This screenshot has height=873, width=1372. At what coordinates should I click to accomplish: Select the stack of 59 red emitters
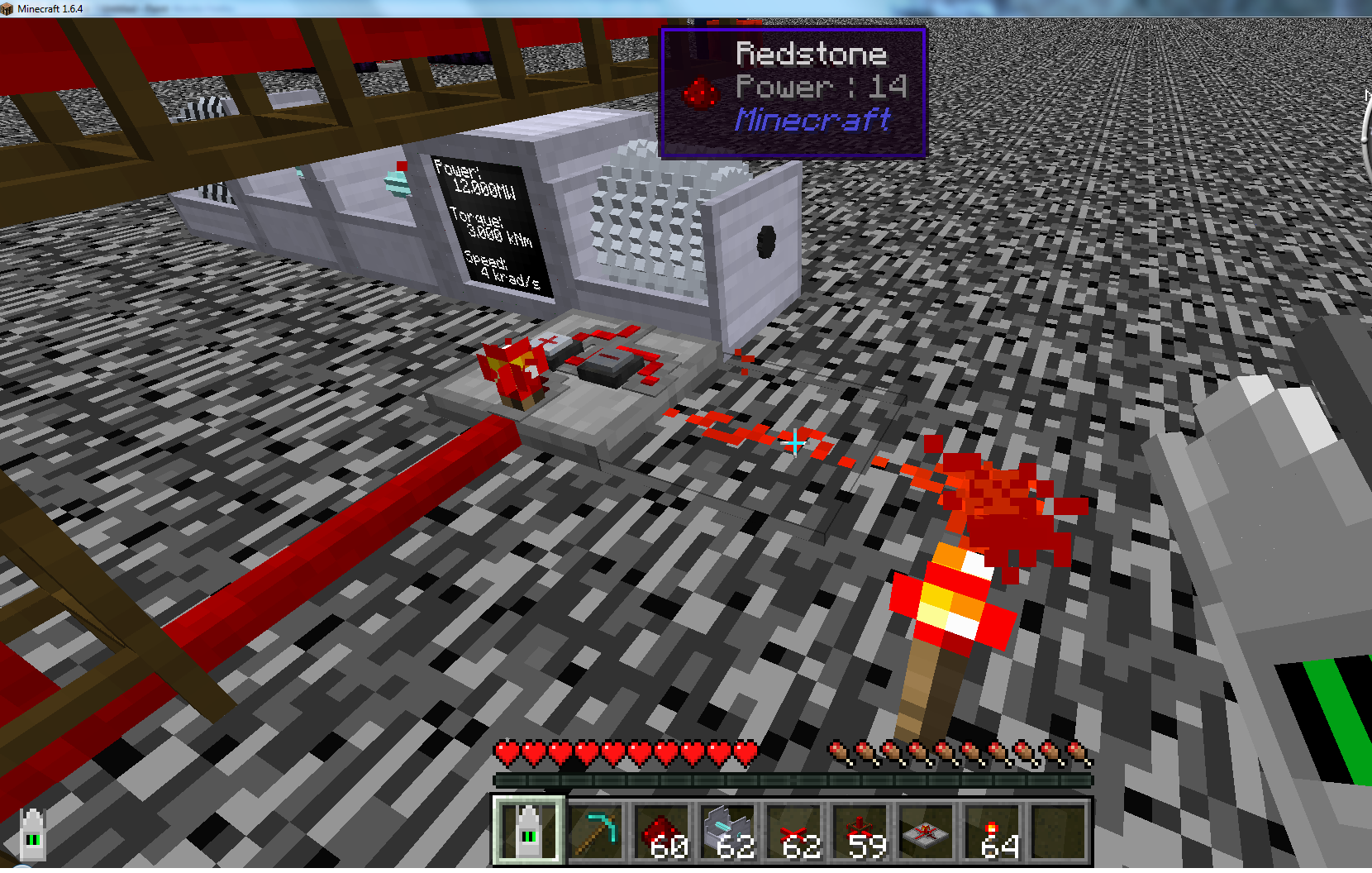coord(860,832)
